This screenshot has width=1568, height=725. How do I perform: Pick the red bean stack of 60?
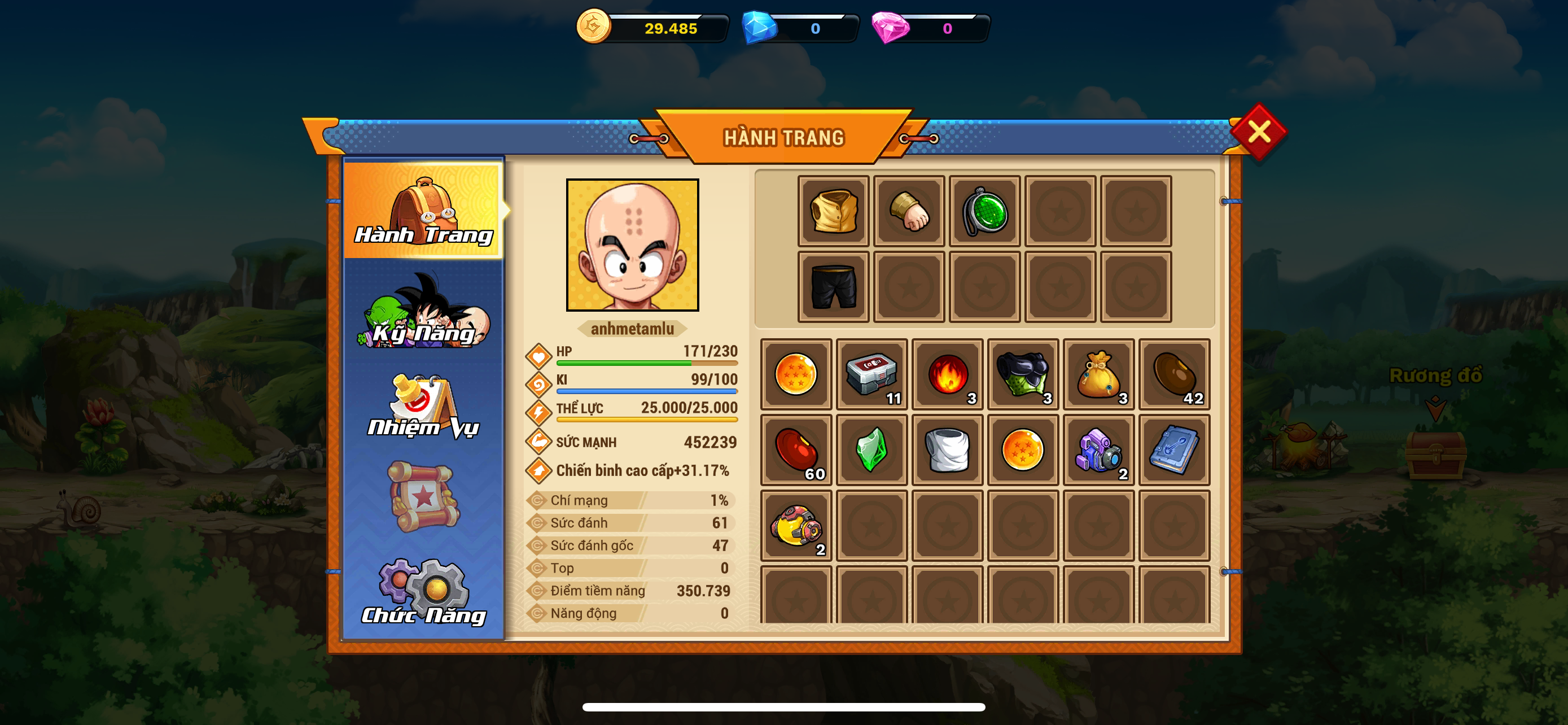click(x=796, y=450)
